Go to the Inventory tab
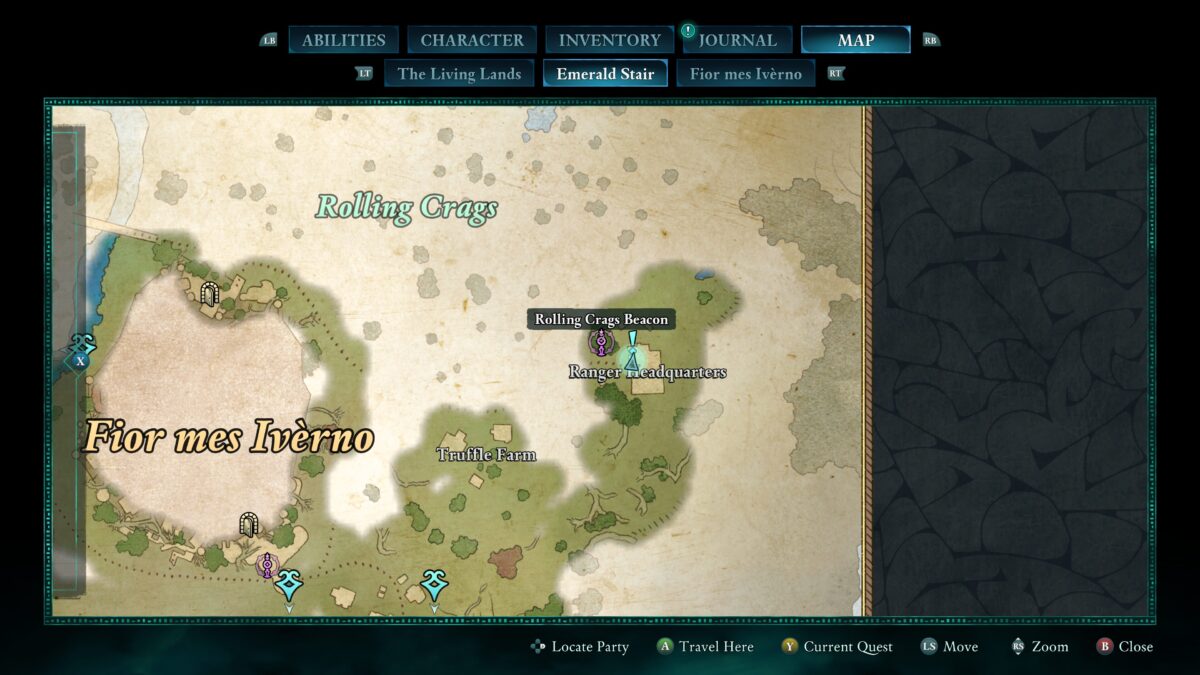This screenshot has height=675, width=1200. 609,40
